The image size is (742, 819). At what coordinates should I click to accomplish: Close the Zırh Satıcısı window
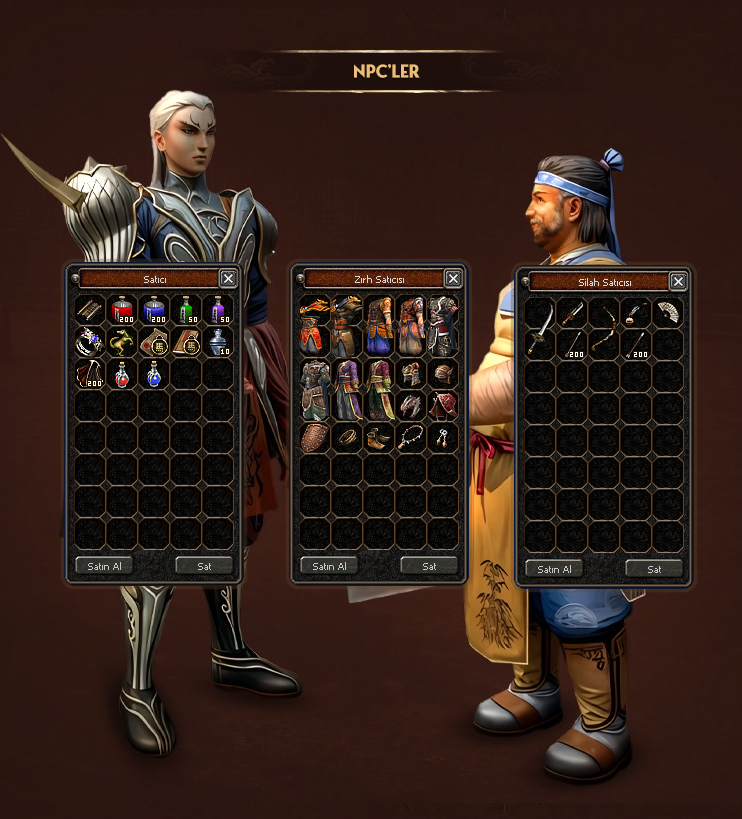[x=453, y=279]
